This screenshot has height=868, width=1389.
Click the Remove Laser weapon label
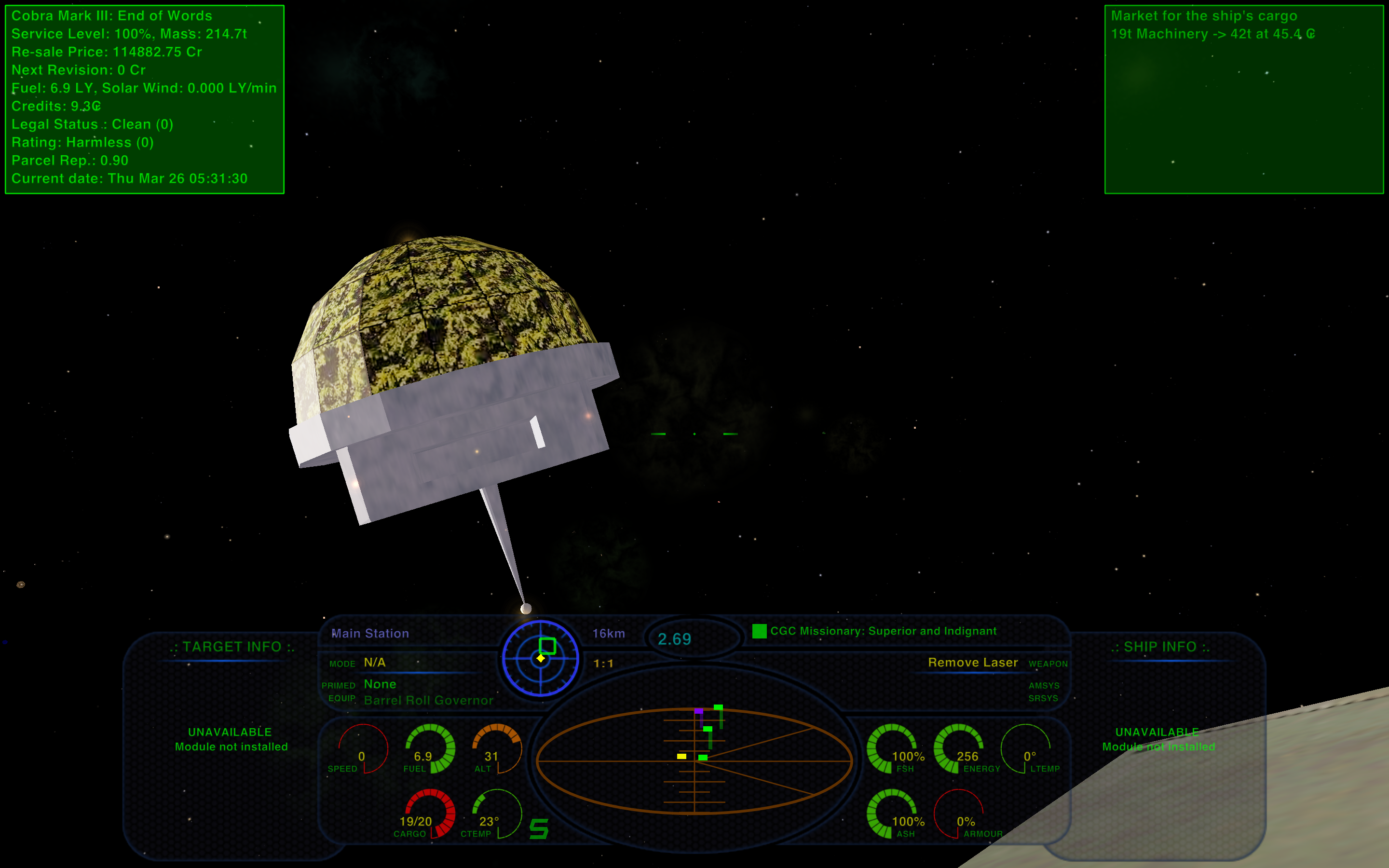(972, 663)
